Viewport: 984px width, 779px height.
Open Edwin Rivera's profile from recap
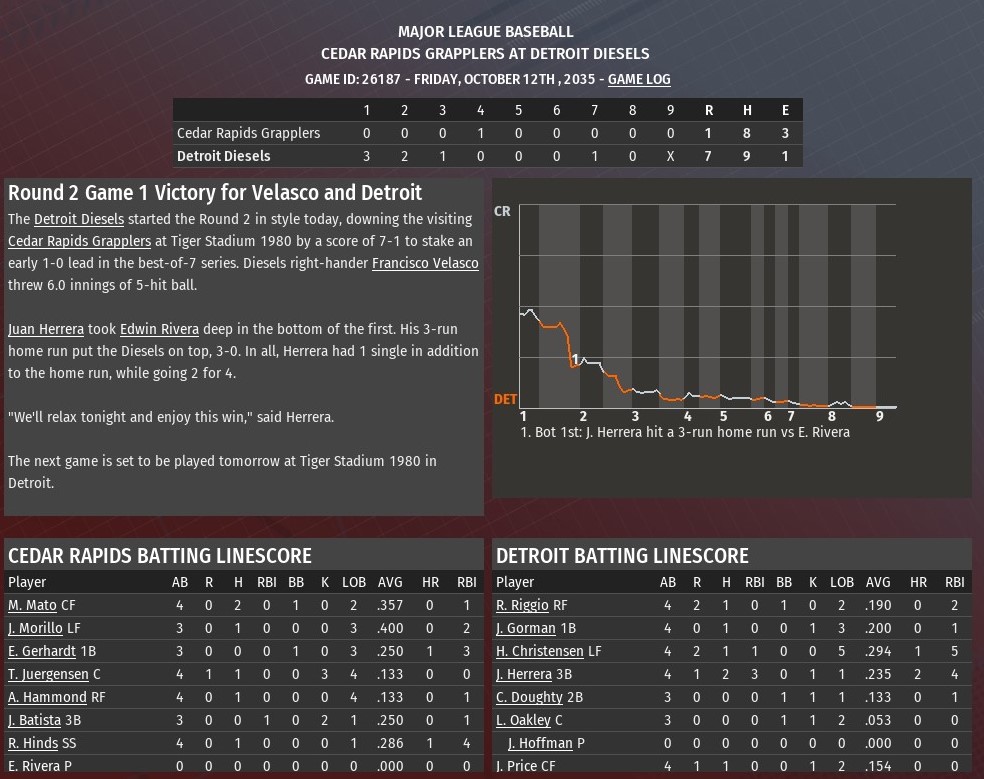point(159,329)
